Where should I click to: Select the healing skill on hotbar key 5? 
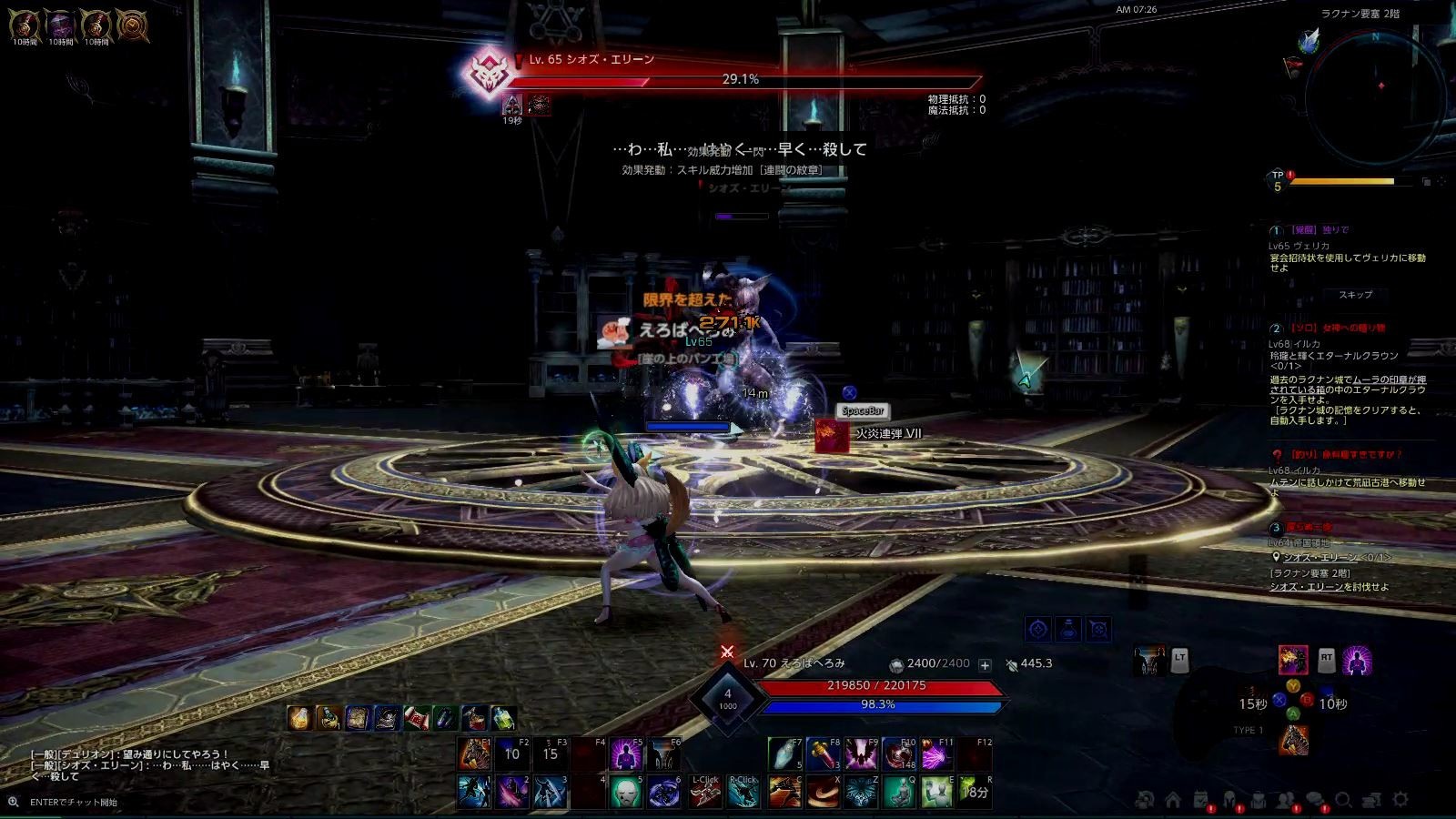click(x=628, y=792)
